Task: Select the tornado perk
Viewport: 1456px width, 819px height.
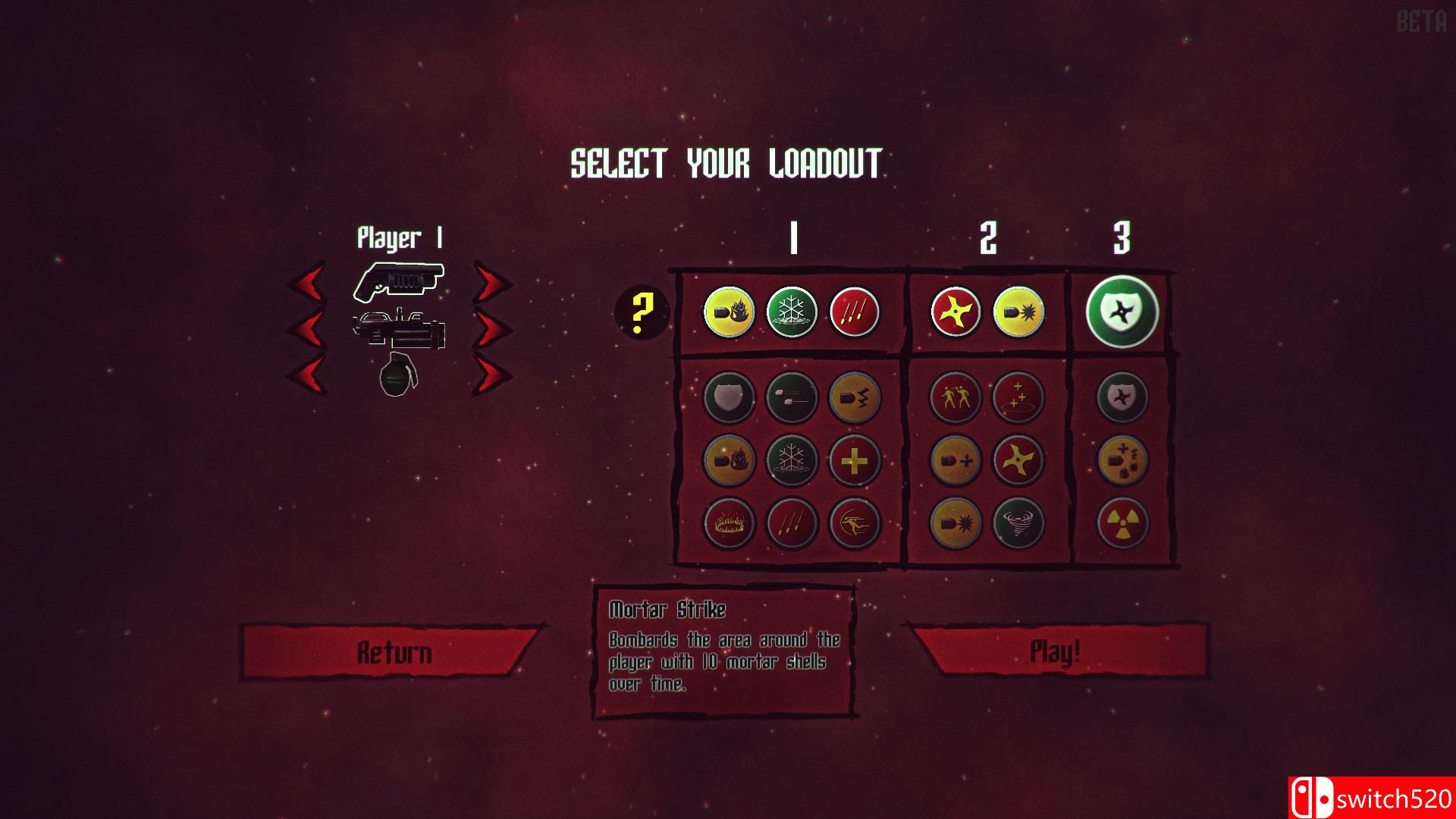Action: [x=1018, y=522]
